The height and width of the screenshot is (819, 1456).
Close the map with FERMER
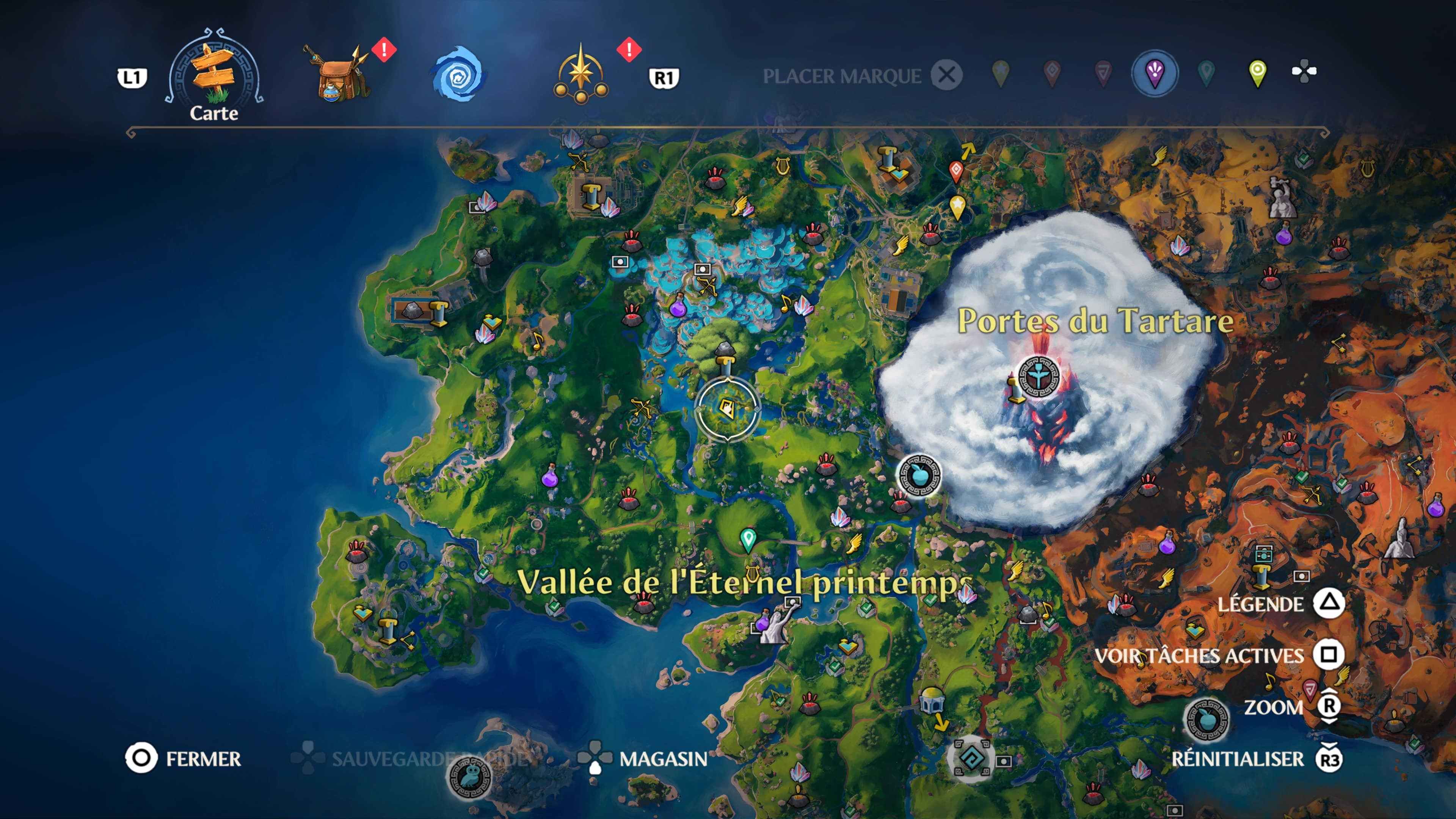pos(141,758)
